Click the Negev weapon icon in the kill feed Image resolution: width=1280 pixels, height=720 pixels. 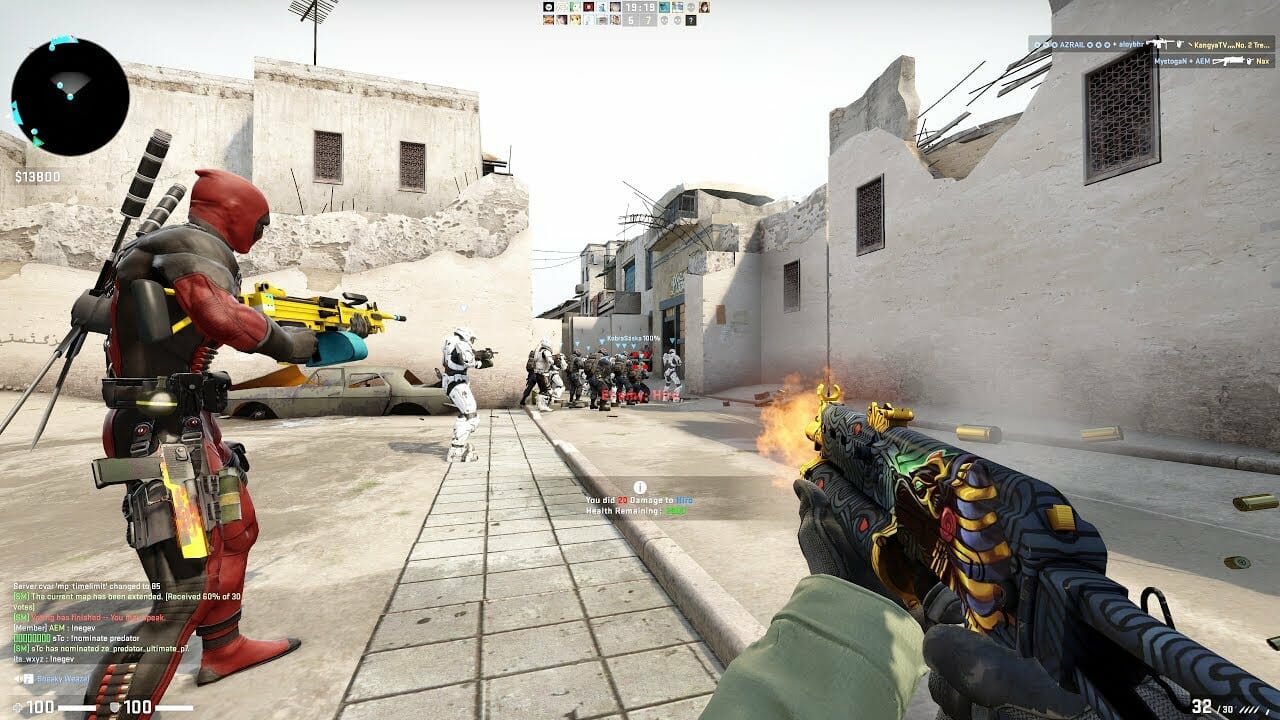click(1230, 62)
